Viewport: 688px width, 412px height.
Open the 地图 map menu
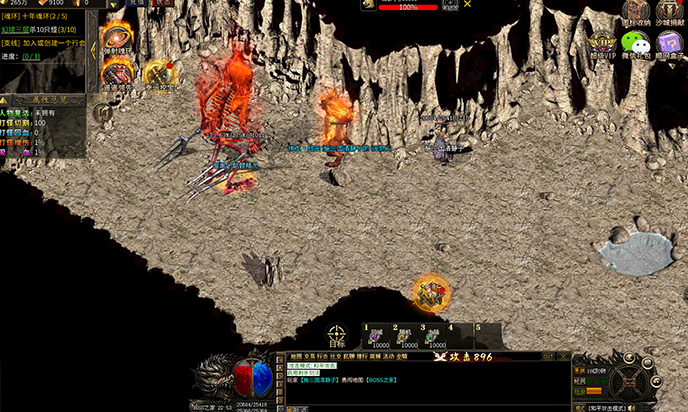pyautogui.click(x=296, y=356)
